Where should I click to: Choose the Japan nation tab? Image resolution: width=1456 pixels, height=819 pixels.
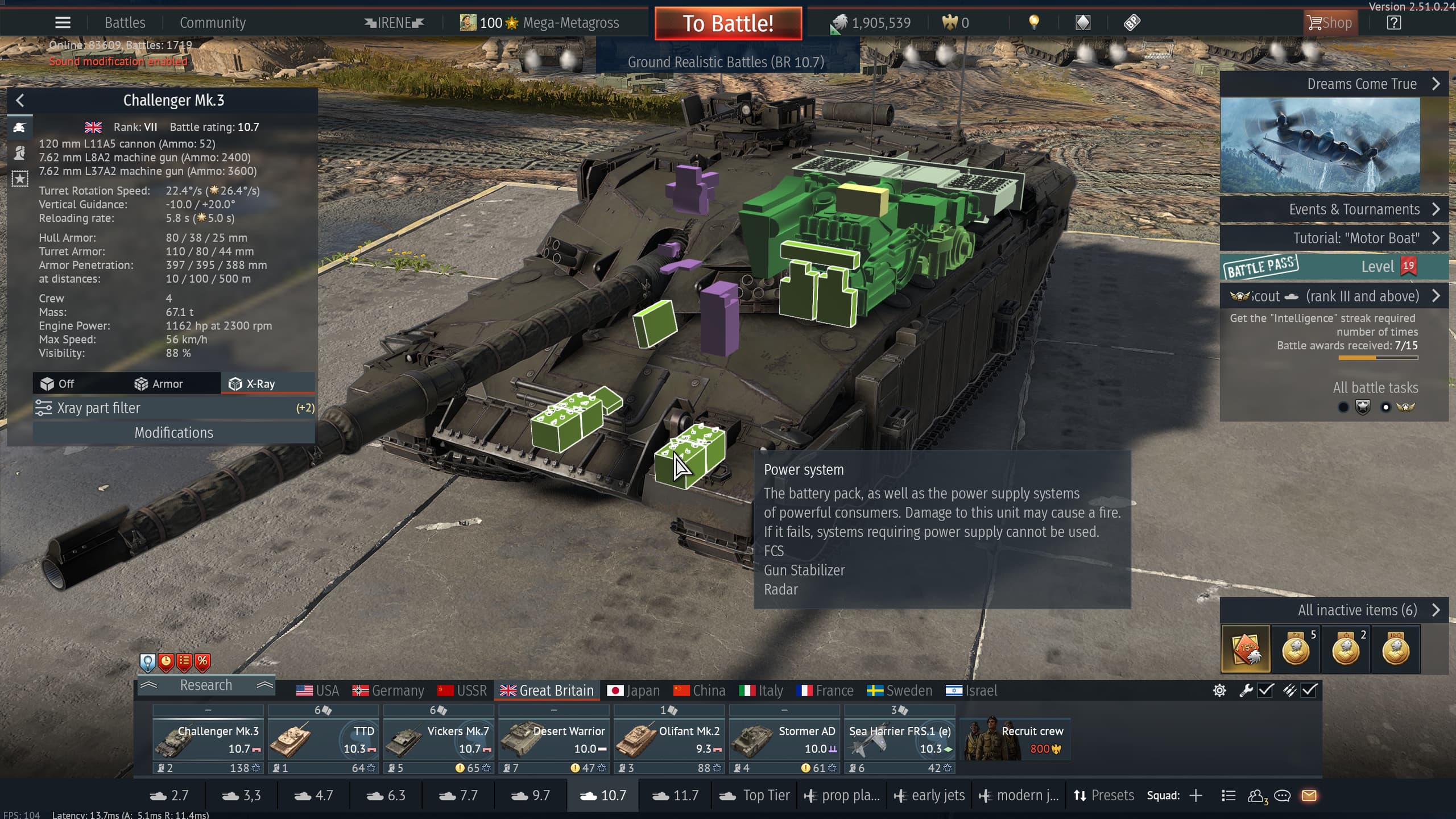pyautogui.click(x=634, y=690)
